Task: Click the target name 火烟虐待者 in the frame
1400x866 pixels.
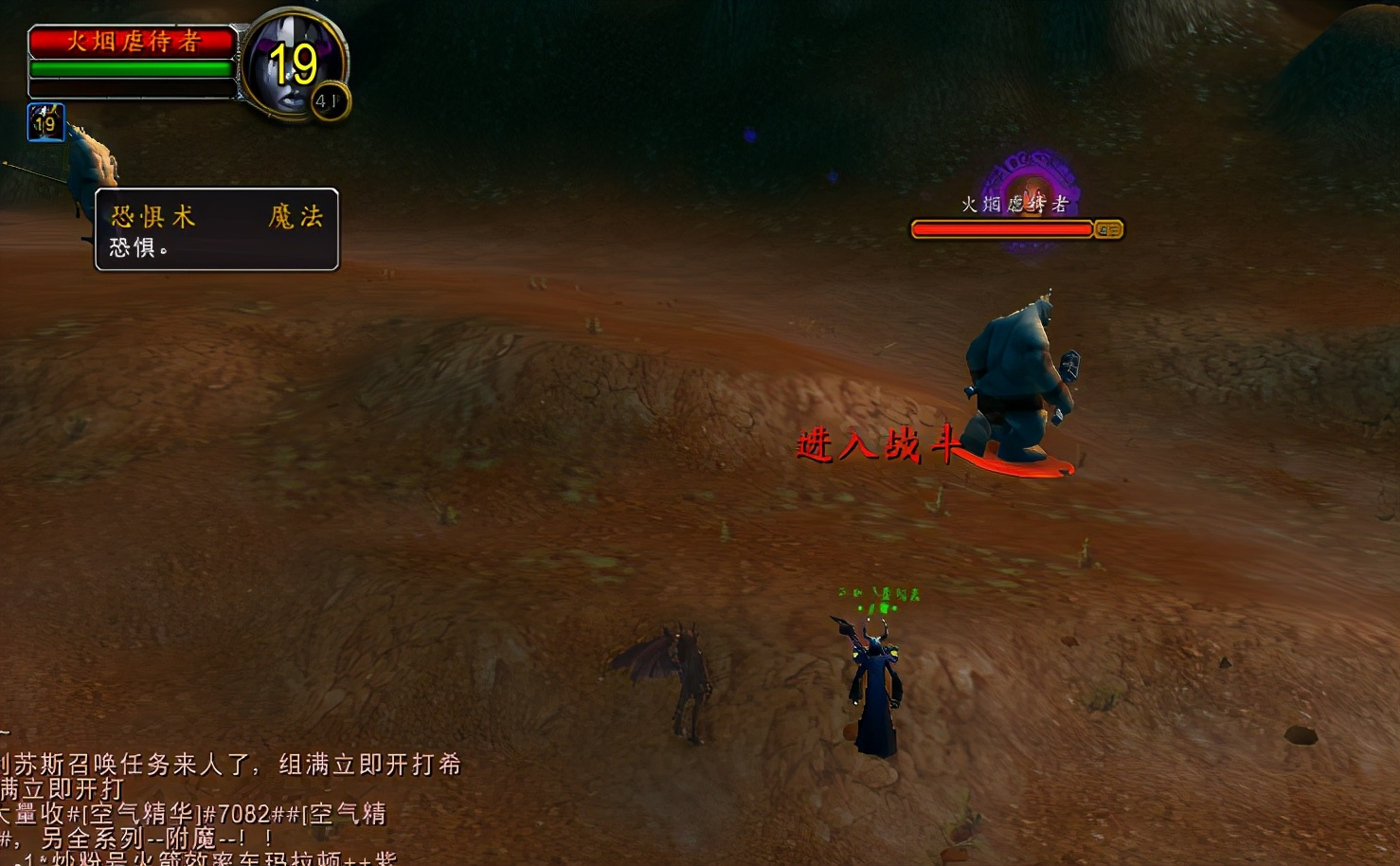Action: (133, 41)
